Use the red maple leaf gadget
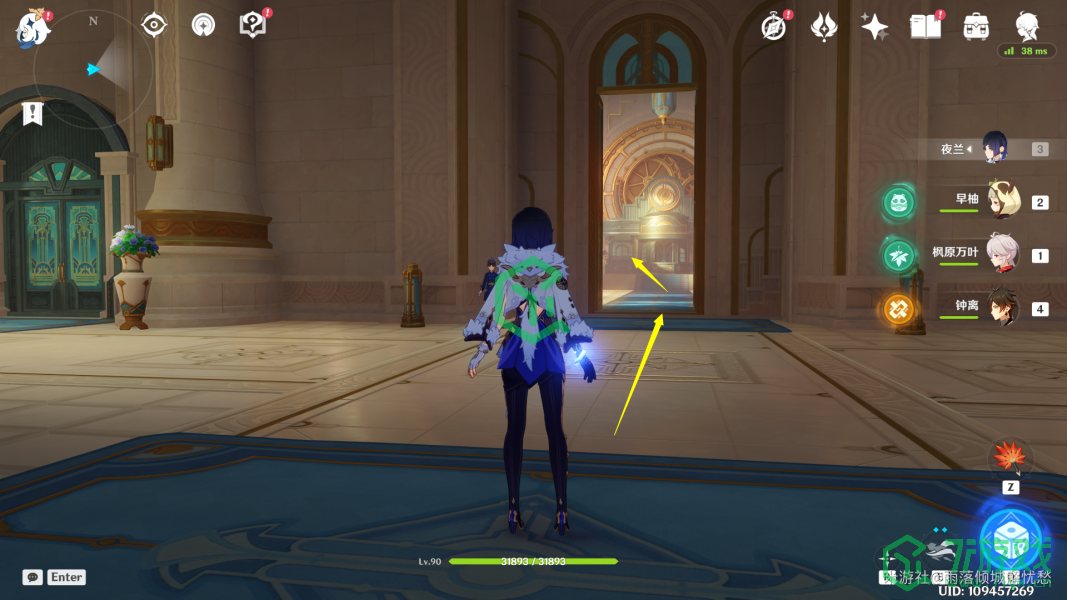The height and width of the screenshot is (600, 1067). pos(1008,459)
